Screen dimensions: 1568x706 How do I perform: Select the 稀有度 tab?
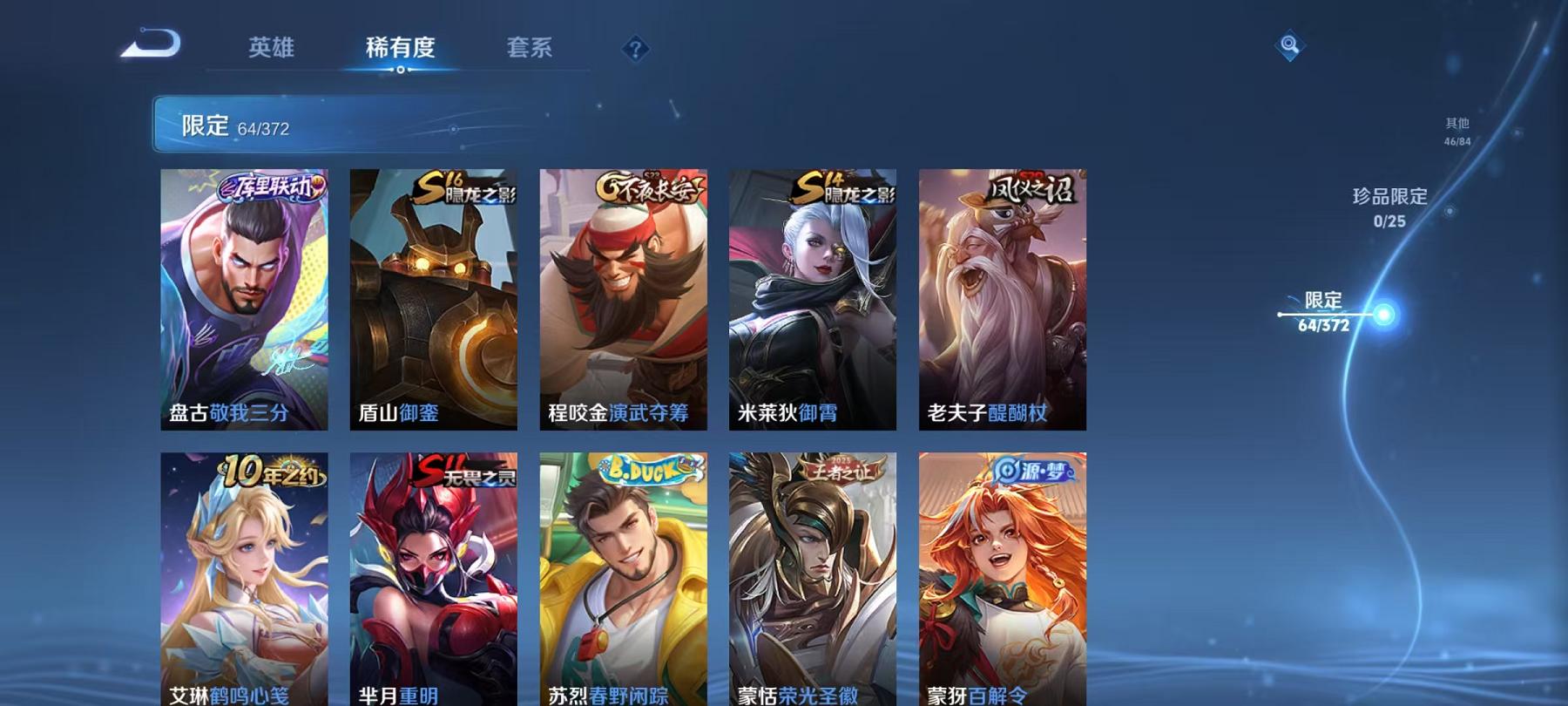pyautogui.click(x=401, y=49)
